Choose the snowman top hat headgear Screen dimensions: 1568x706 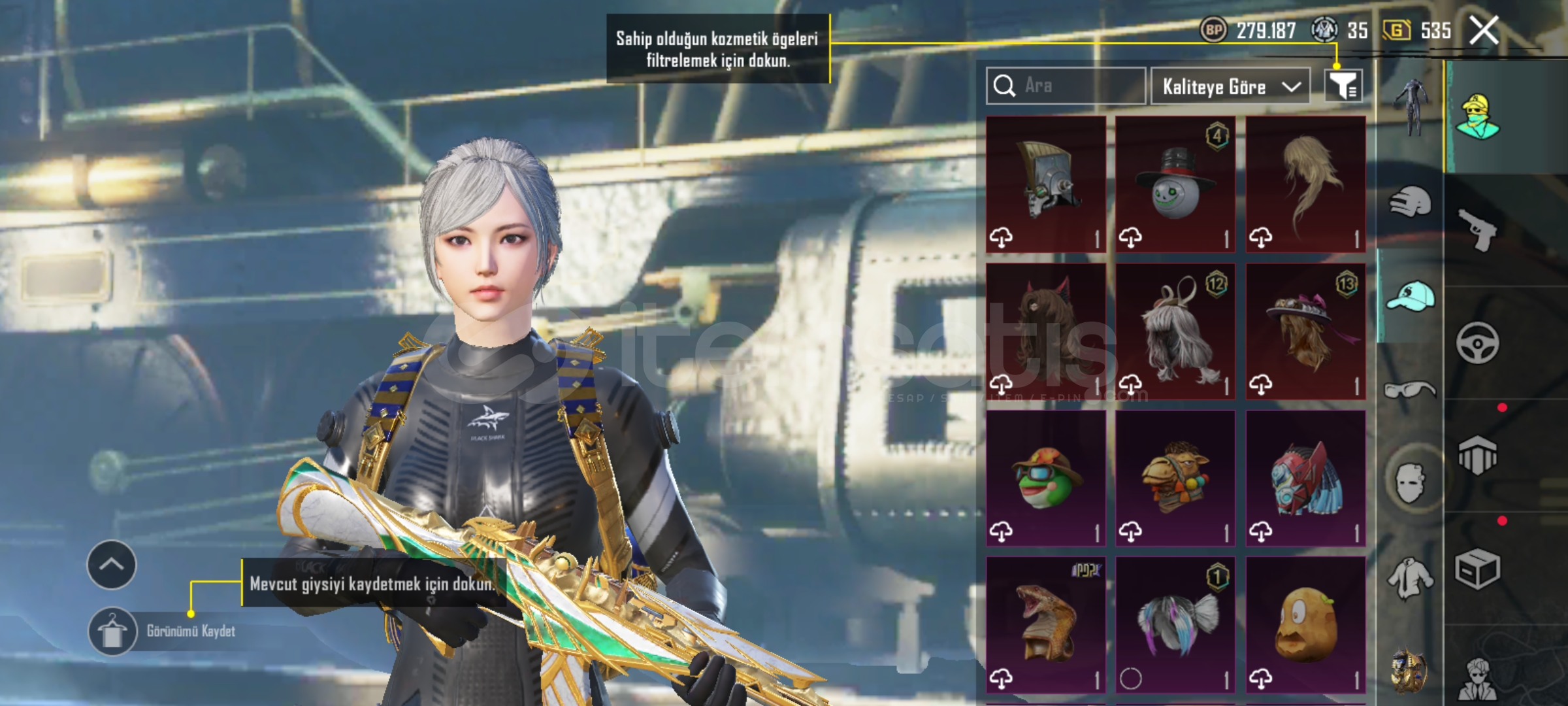1175,184
